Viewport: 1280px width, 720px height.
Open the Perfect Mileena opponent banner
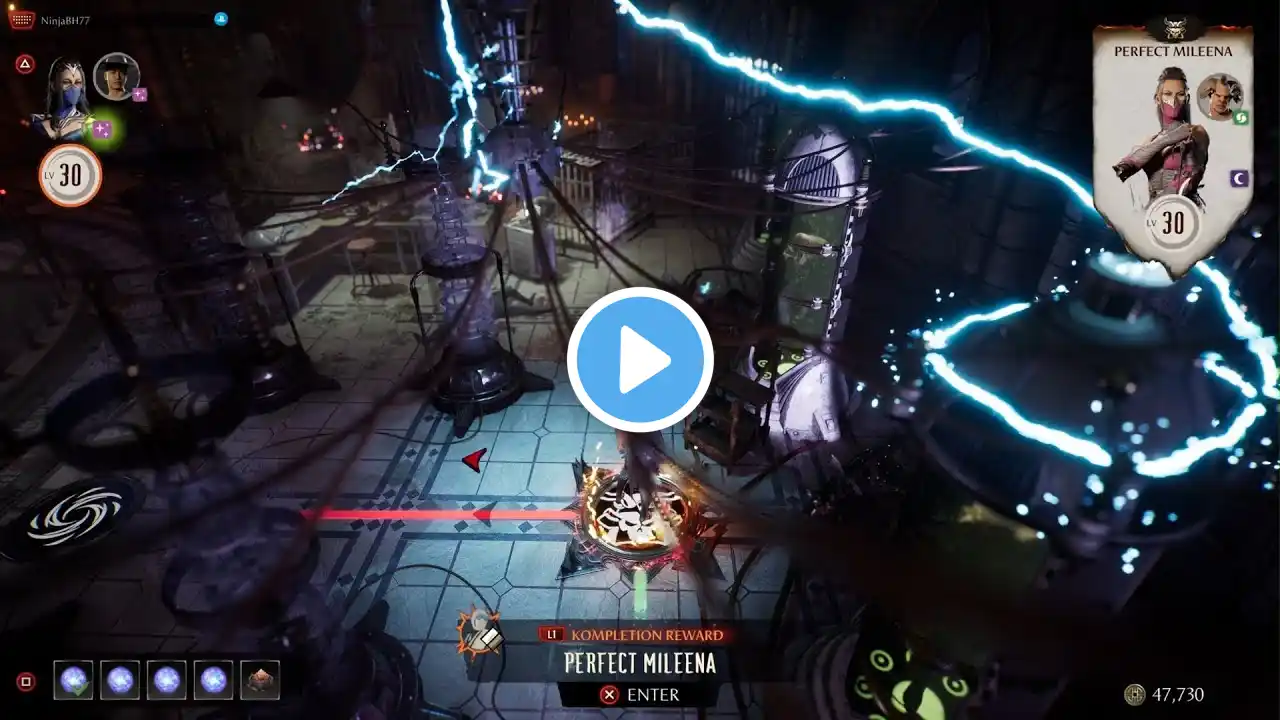tap(1172, 150)
